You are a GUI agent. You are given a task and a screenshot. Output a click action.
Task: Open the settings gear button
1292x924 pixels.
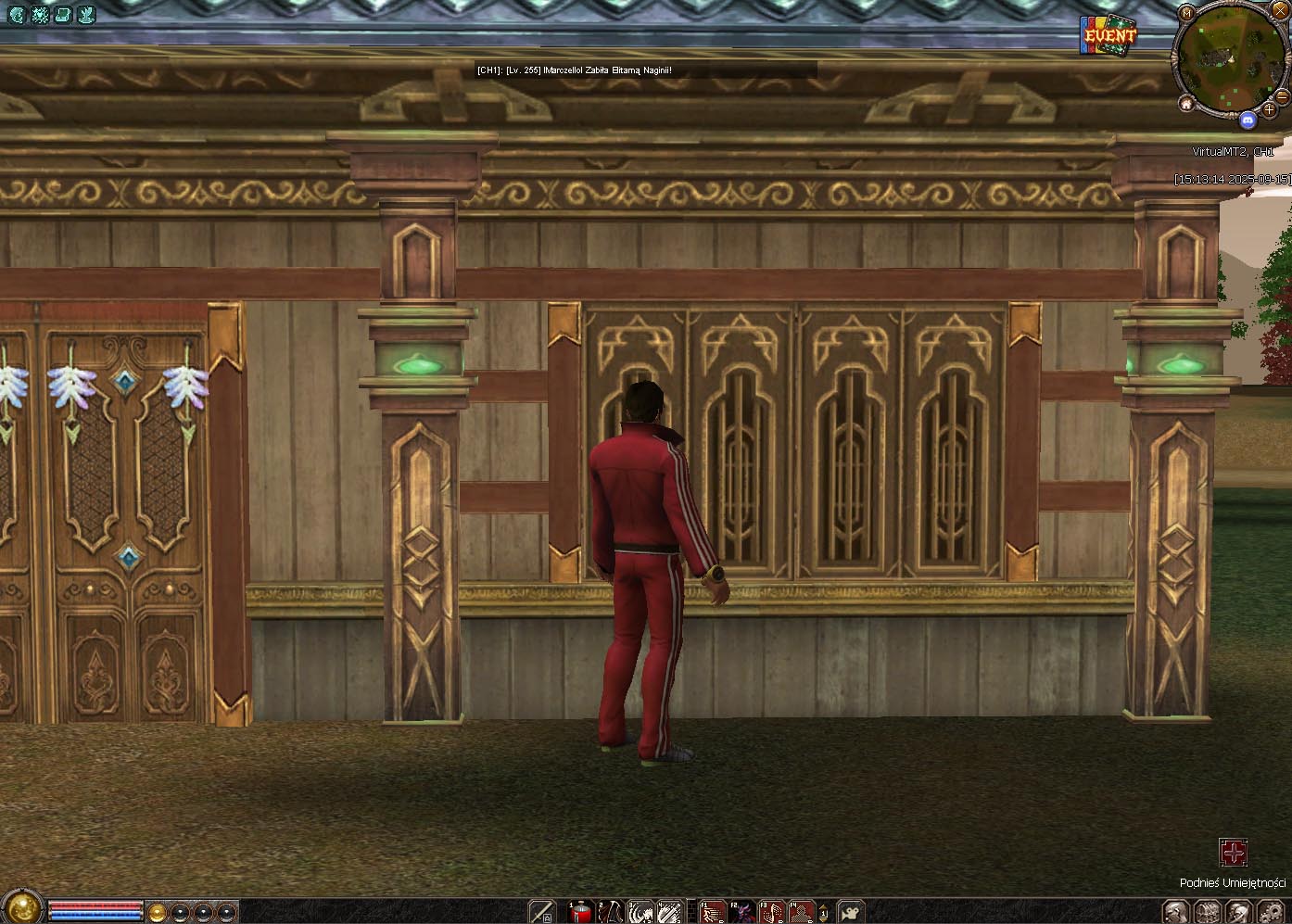click(1272, 912)
